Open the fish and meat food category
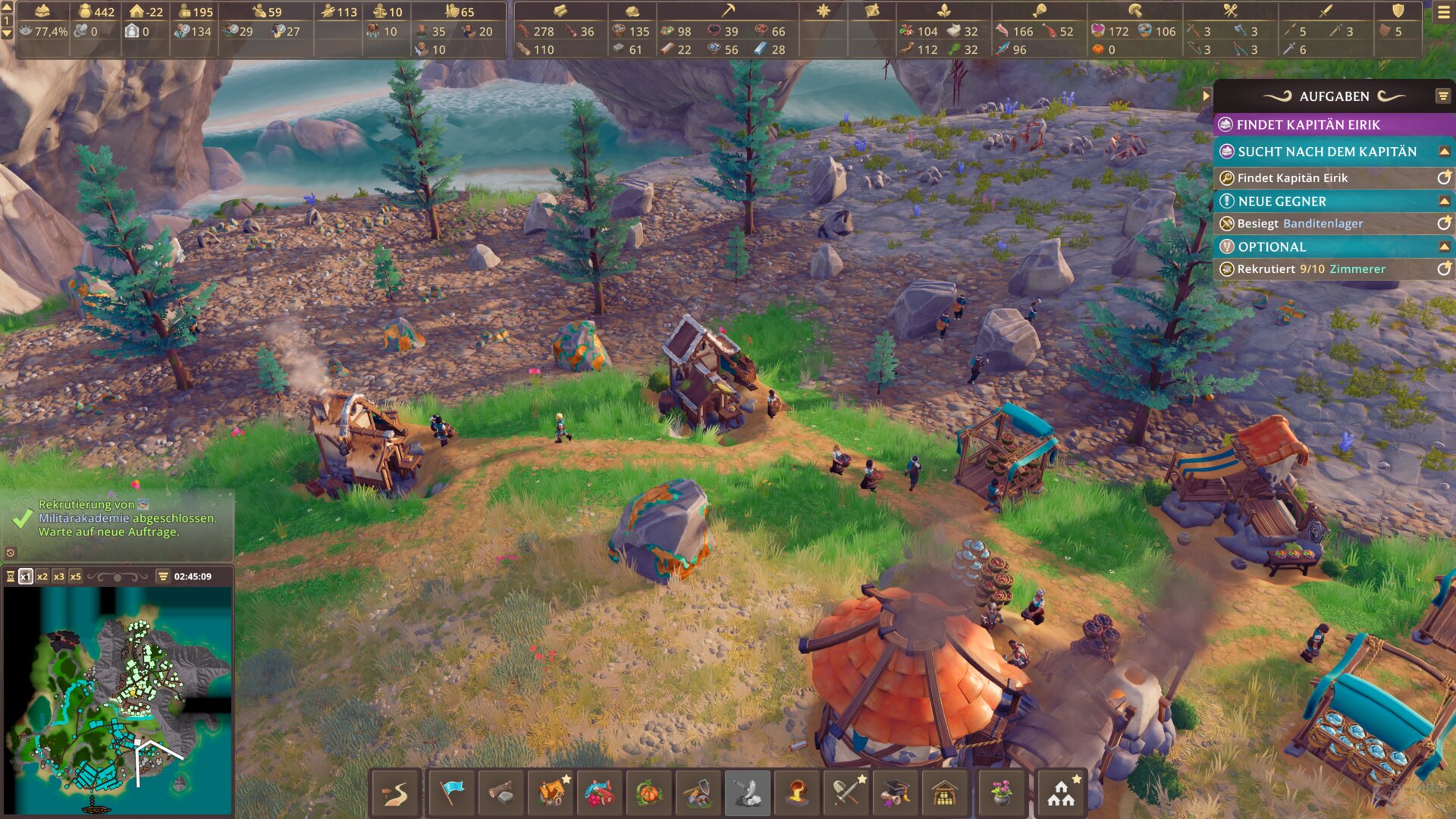1456x819 pixels. 600,793
